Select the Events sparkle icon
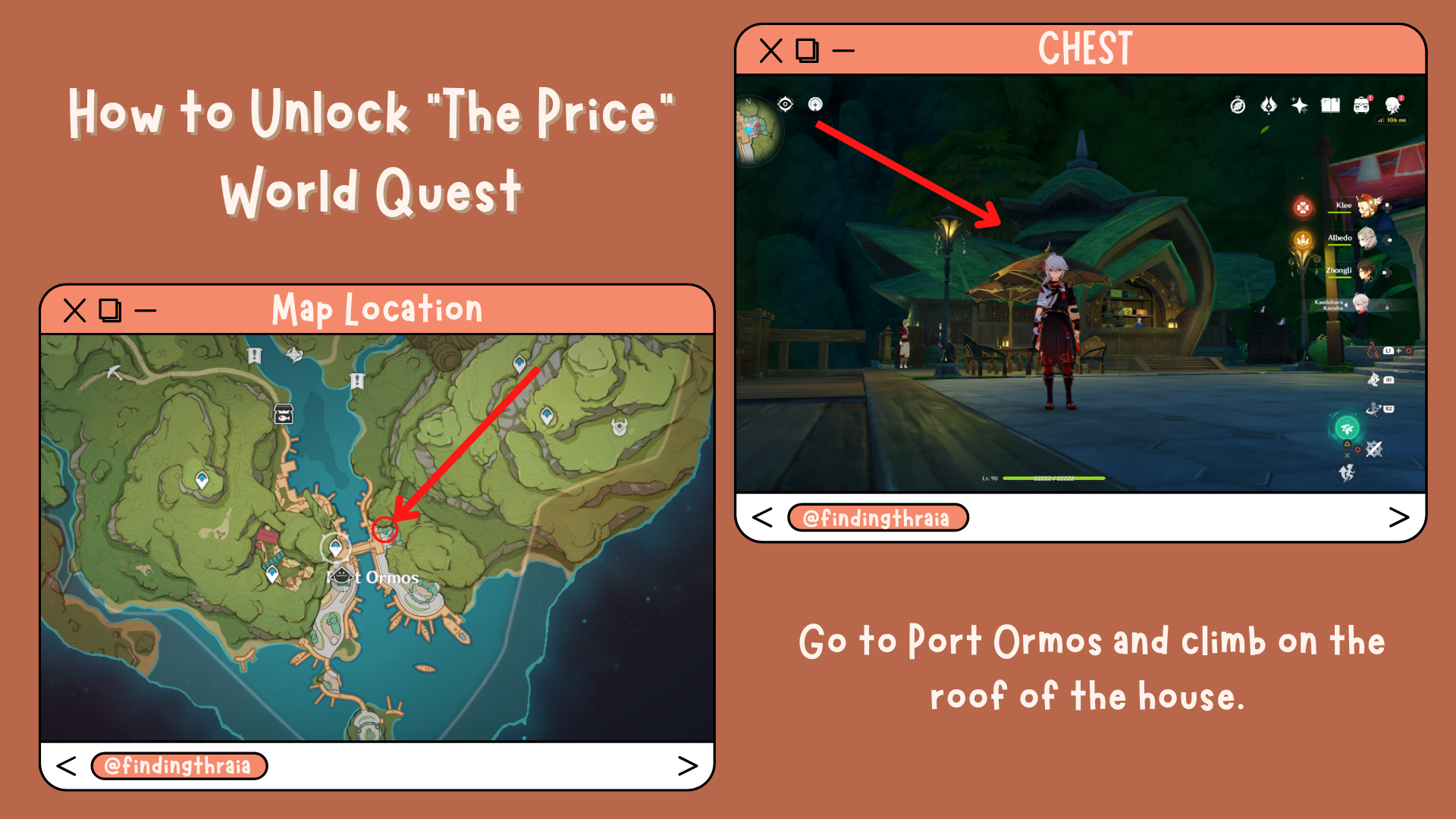 [1300, 105]
